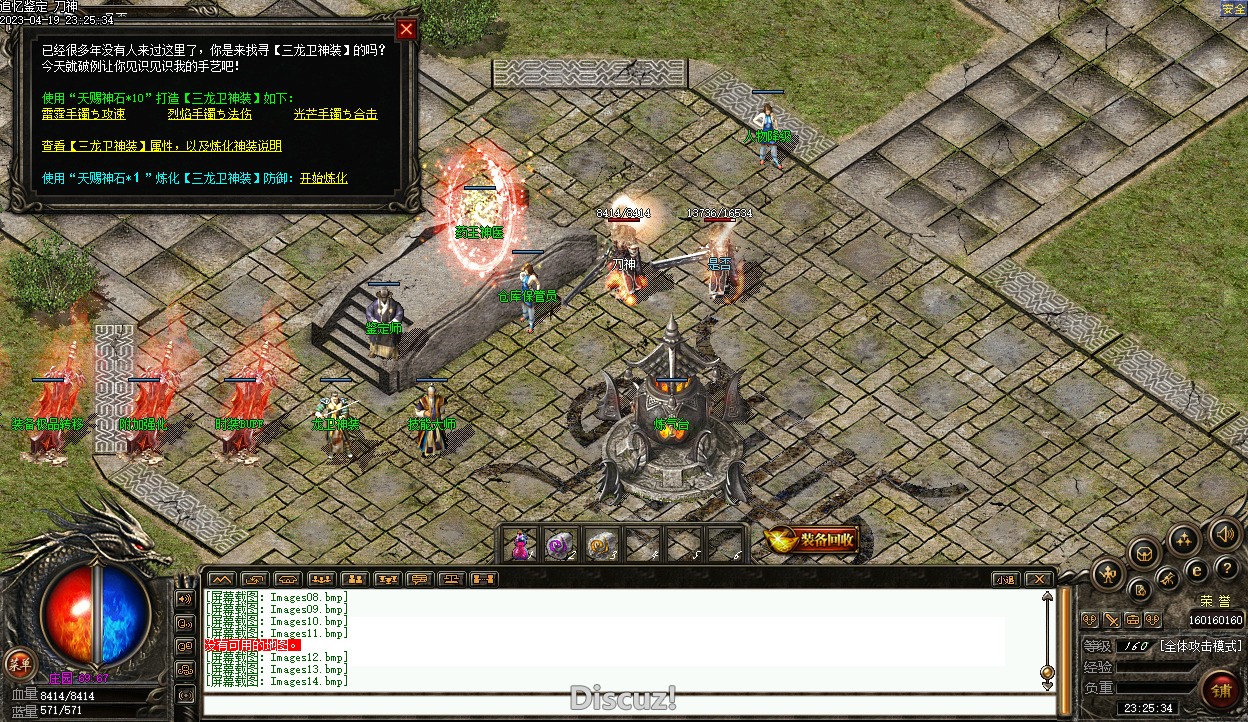Choose the 烈焰手镯 法伤 forging option

pos(210,114)
